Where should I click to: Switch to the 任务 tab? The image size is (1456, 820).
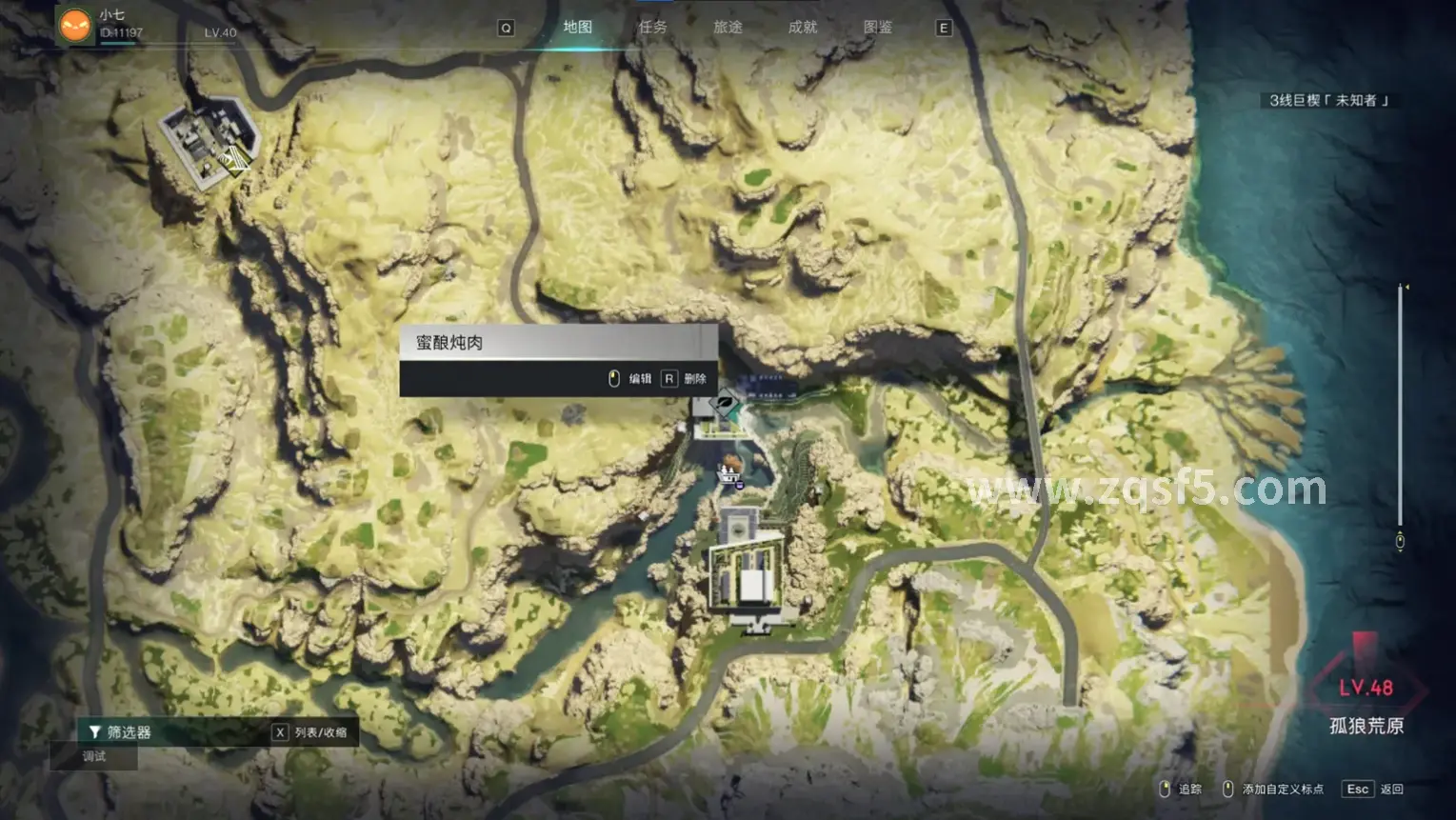[x=653, y=27]
